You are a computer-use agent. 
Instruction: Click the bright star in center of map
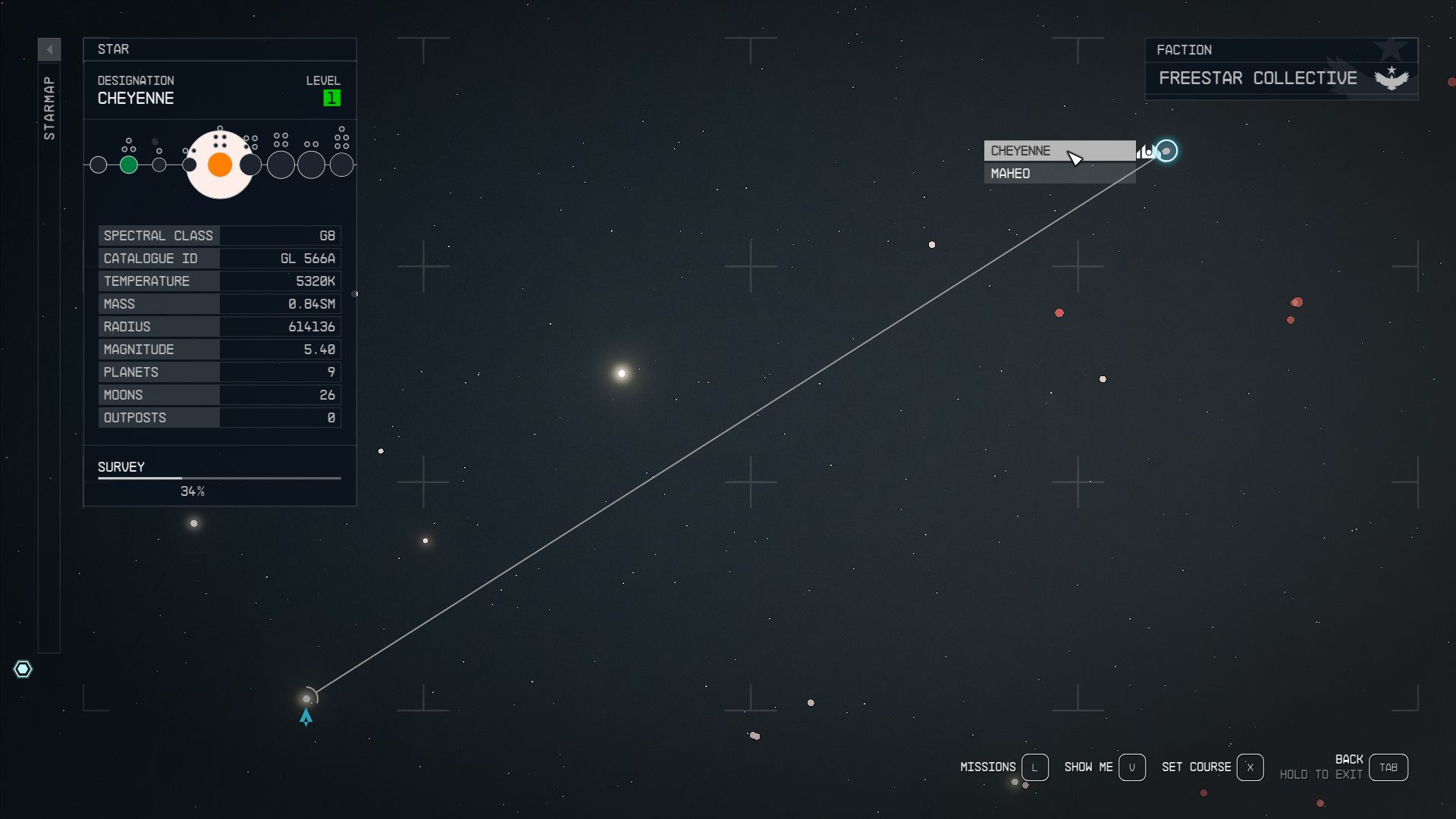621,372
